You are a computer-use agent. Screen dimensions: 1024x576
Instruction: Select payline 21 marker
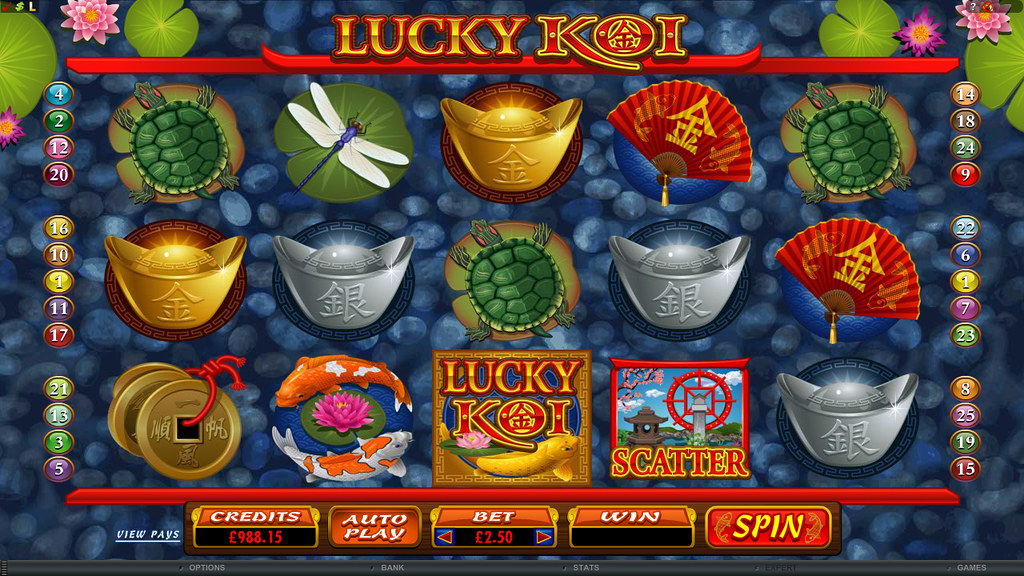(59, 390)
